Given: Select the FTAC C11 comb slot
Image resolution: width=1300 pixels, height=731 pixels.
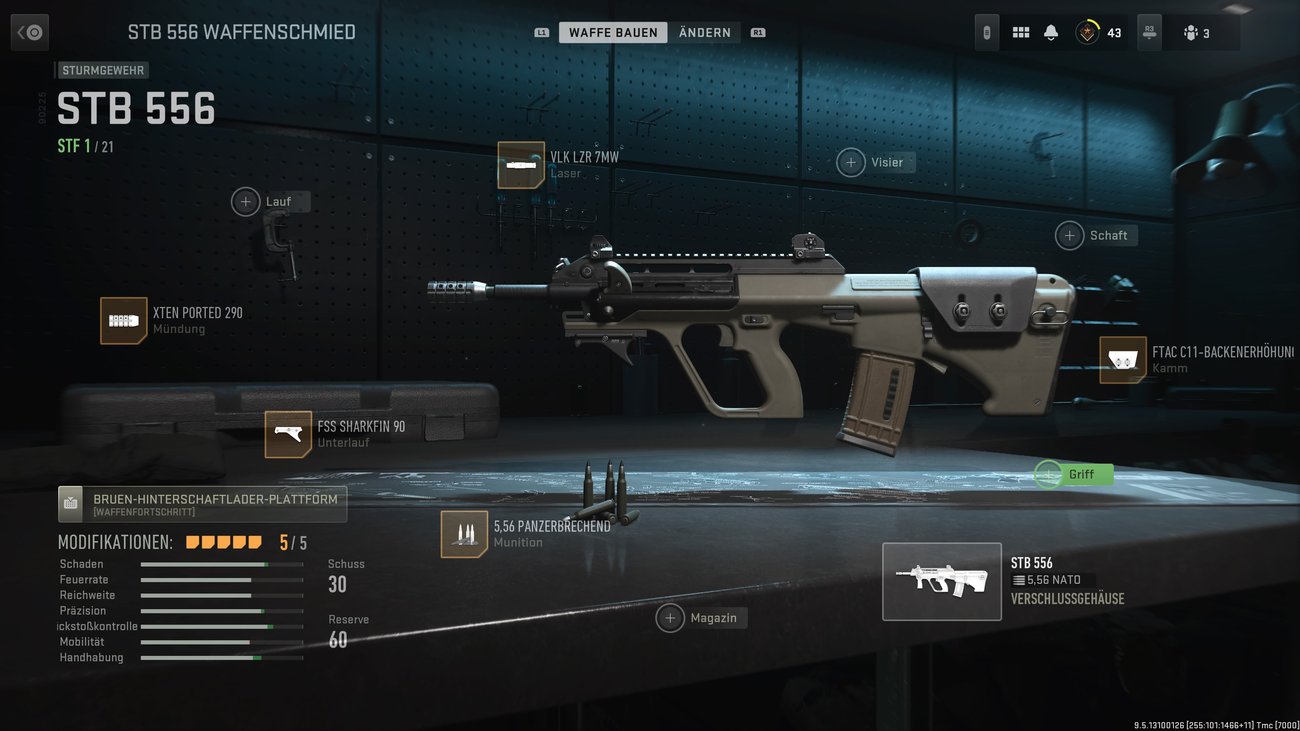Looking at the screenshot, I should [x=1123, y=360].
